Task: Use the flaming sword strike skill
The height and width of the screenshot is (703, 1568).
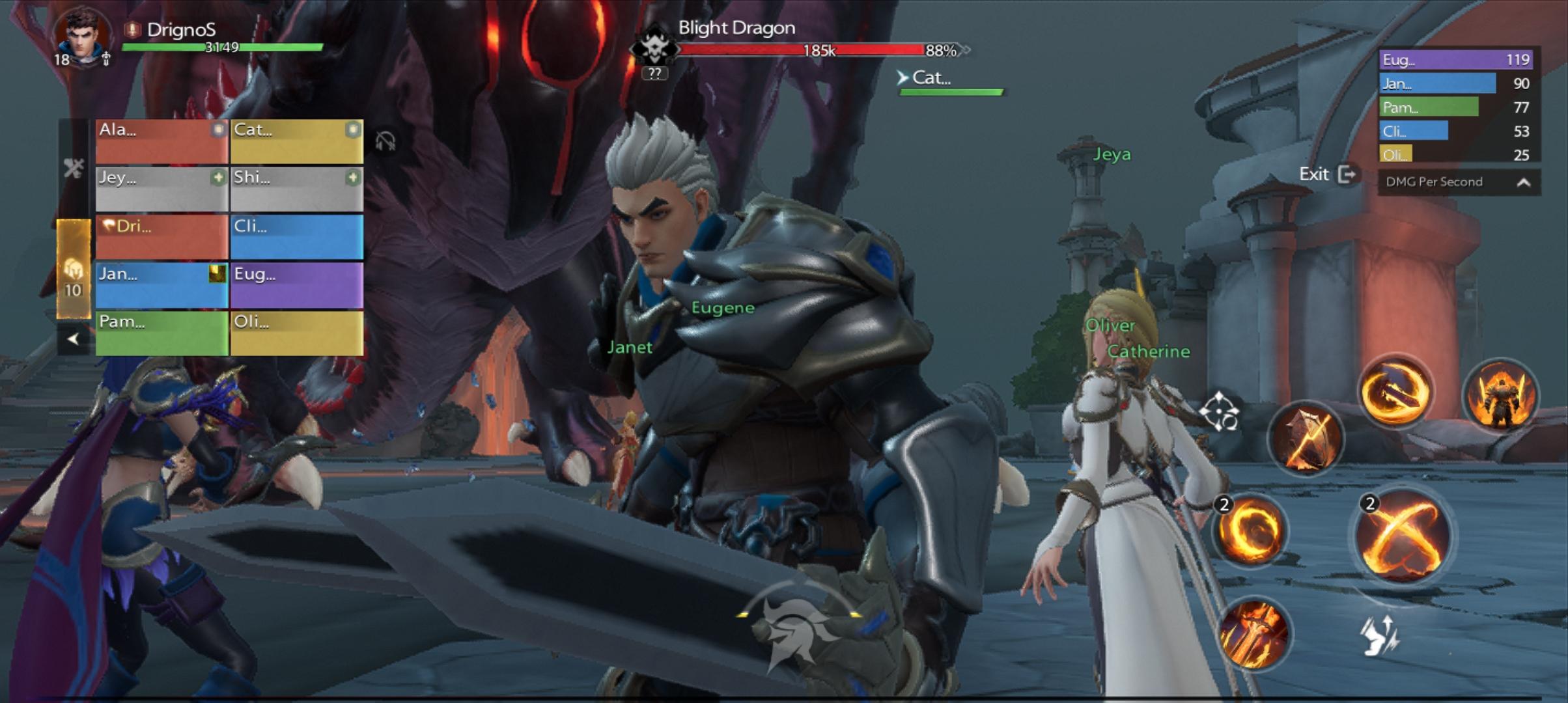Action: pos(1253,633)
